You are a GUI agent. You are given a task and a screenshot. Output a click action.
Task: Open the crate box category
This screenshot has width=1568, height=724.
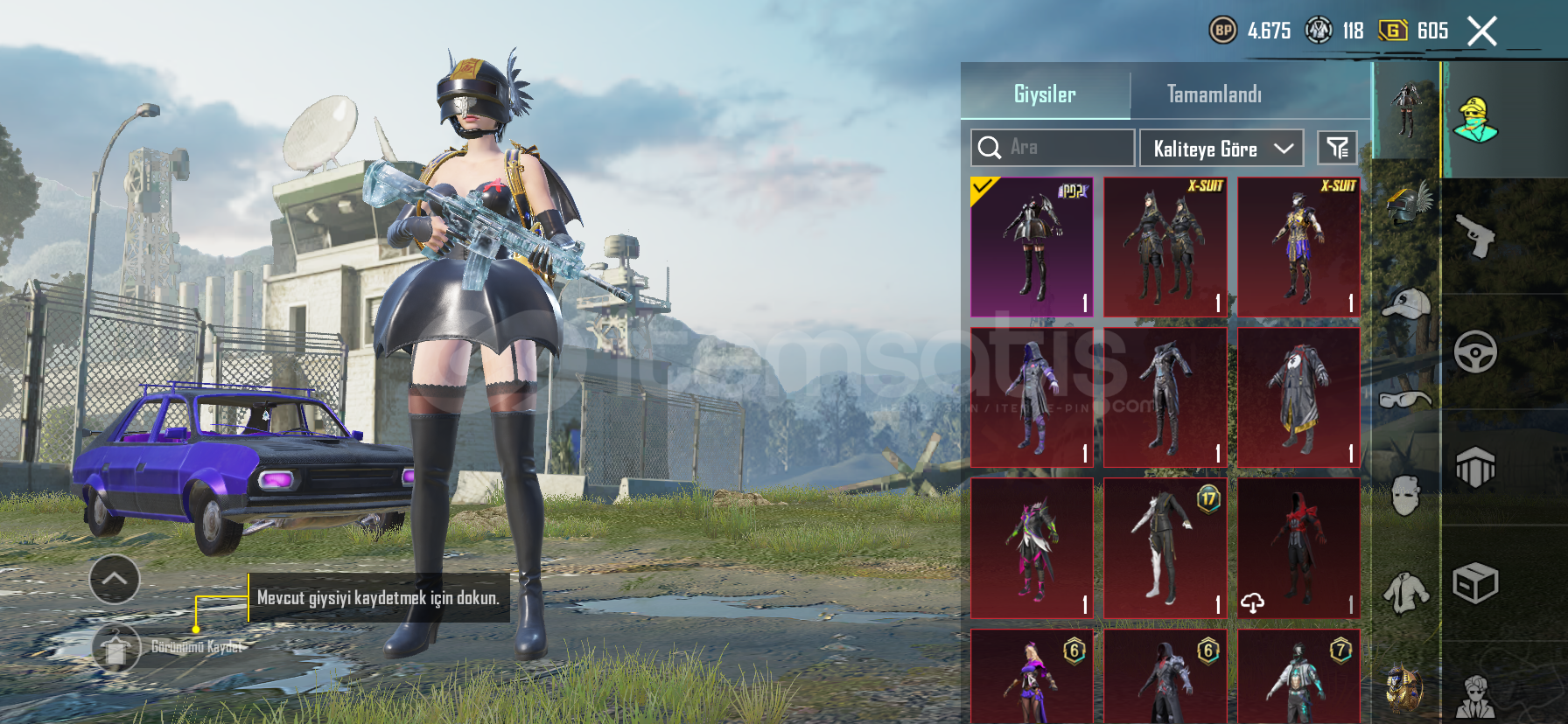pos(1475,583)
